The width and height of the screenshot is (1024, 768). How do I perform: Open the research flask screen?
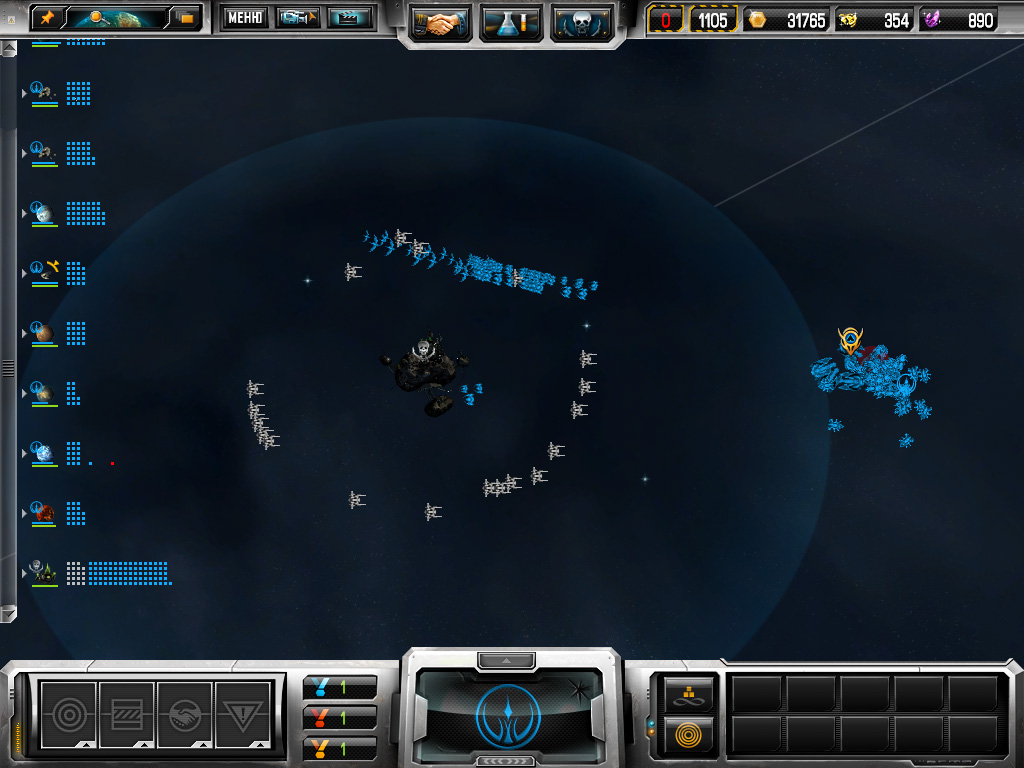511,22
